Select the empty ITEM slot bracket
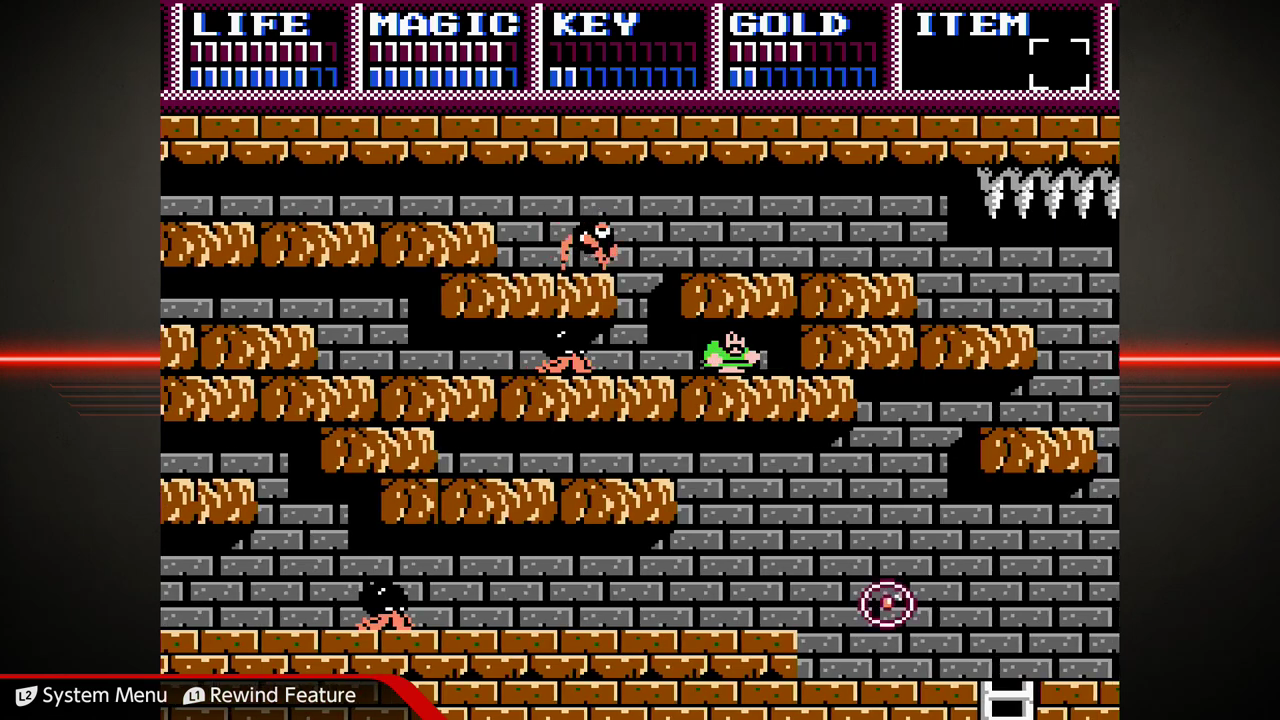Image resolution: width=1280 pixels, height=720 pixels. pyautogui.click(x=1059, y=64)
